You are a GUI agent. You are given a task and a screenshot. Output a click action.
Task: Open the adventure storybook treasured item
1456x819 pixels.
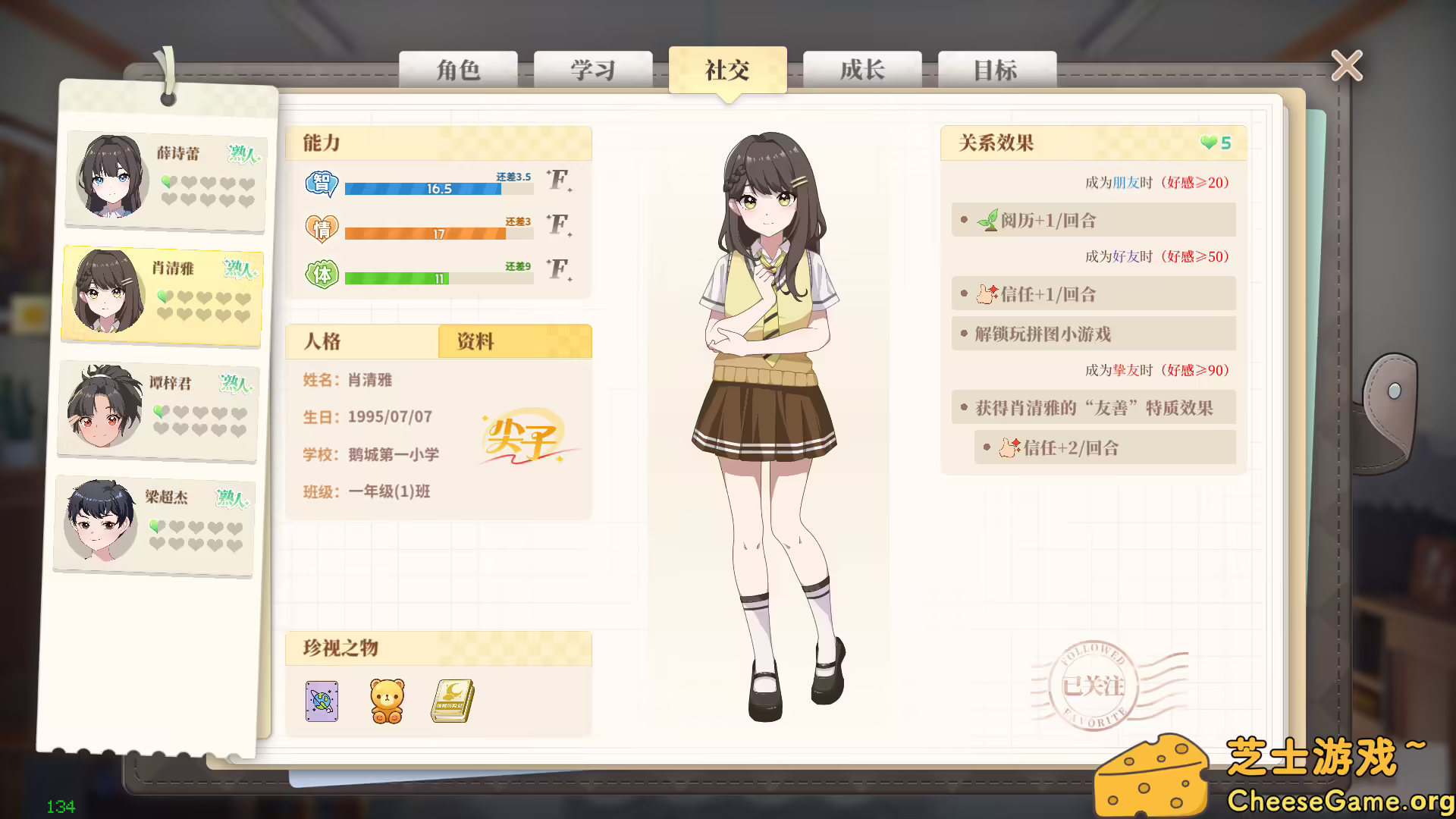pyautogui.click(x=451, y=701)
